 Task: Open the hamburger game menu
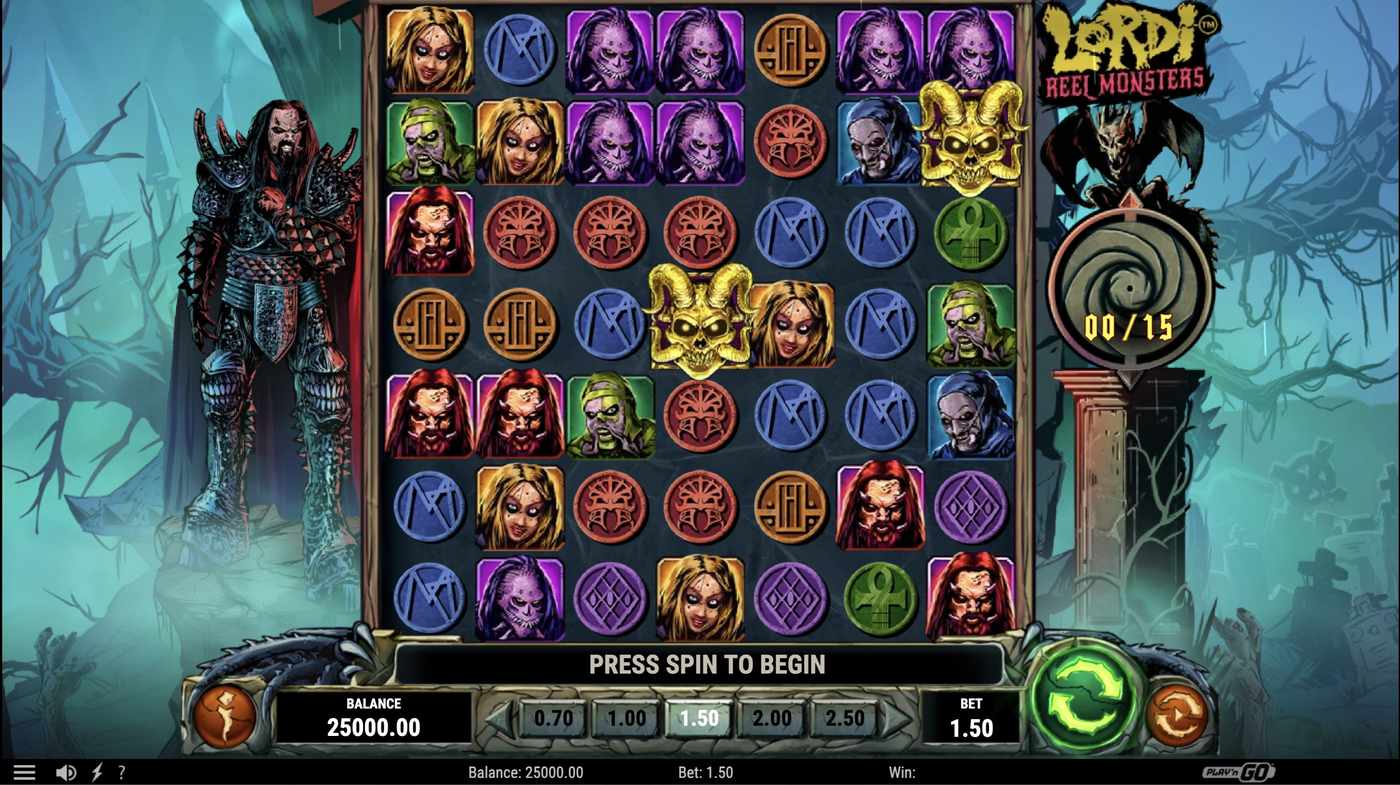tap(24, 771)
